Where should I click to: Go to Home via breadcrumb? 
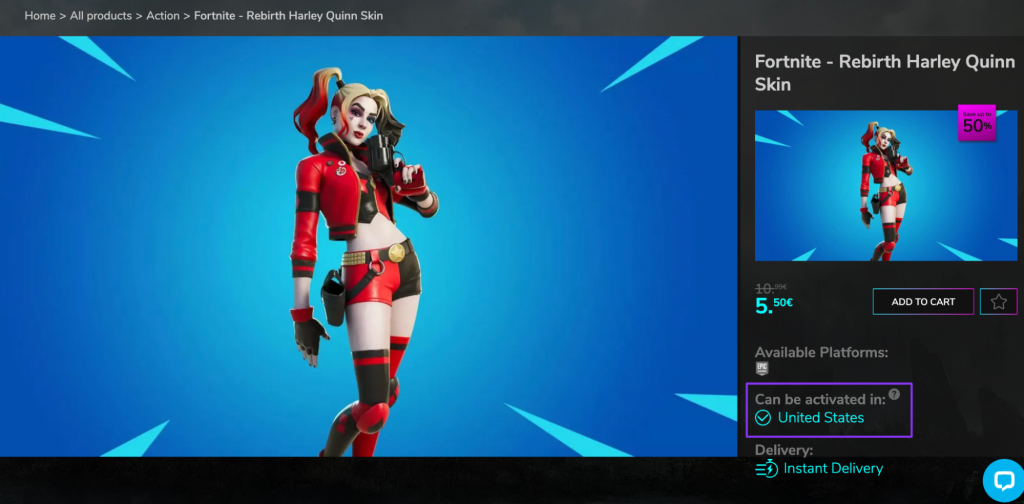(40, 16)
